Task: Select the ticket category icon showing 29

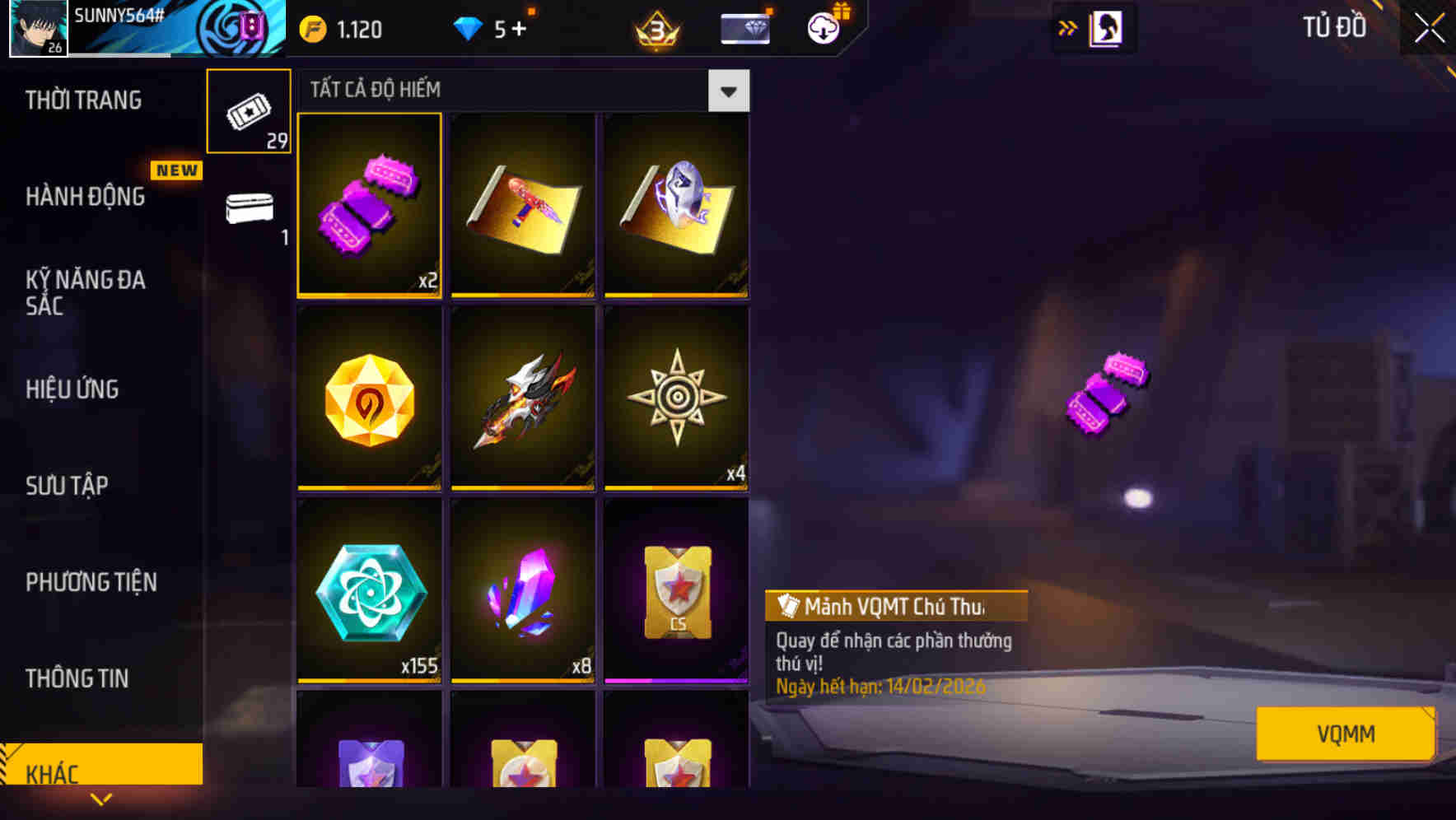Action: click(x=249, y=109)
